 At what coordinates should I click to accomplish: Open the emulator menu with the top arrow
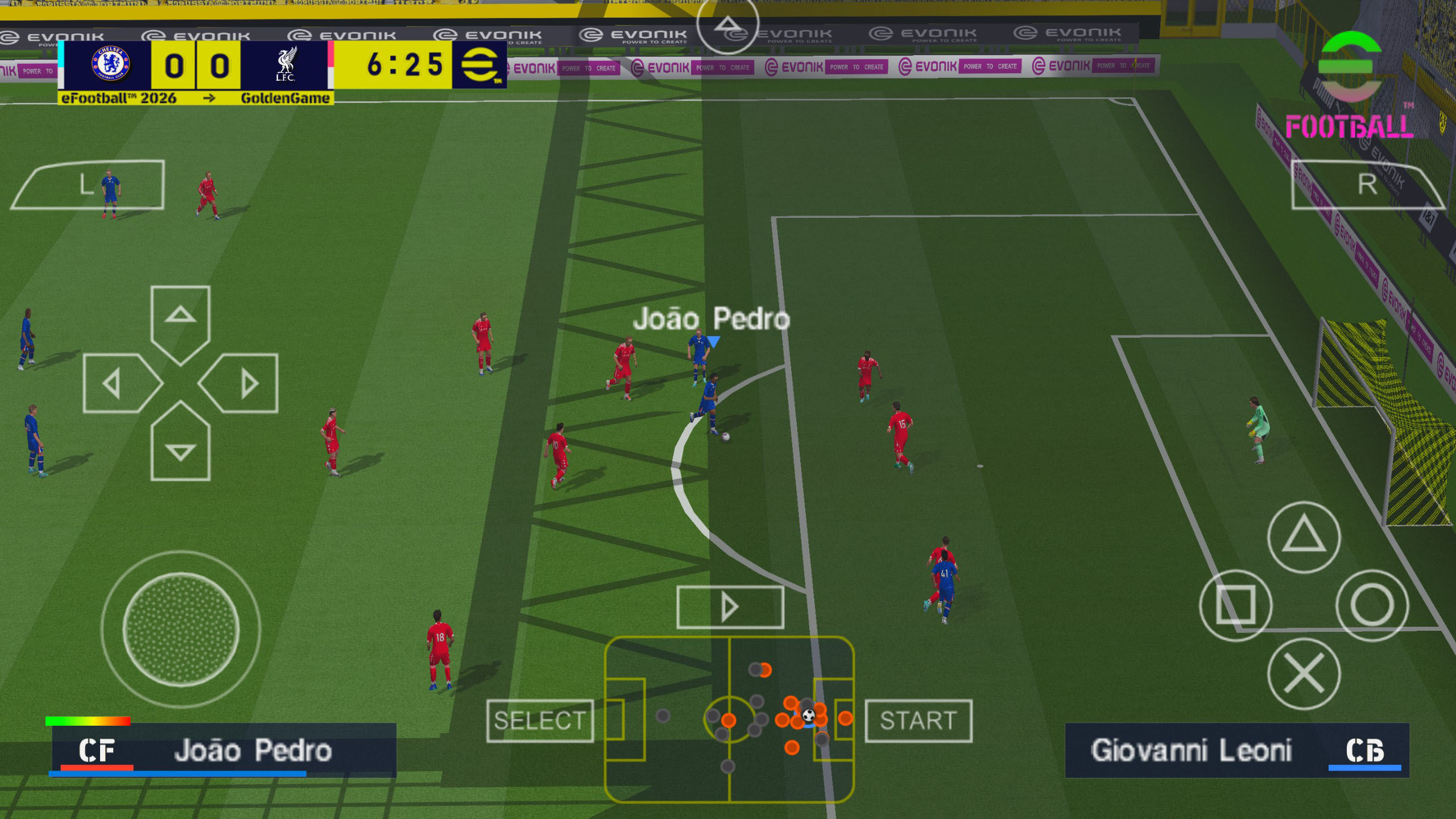tap(727, 24)
